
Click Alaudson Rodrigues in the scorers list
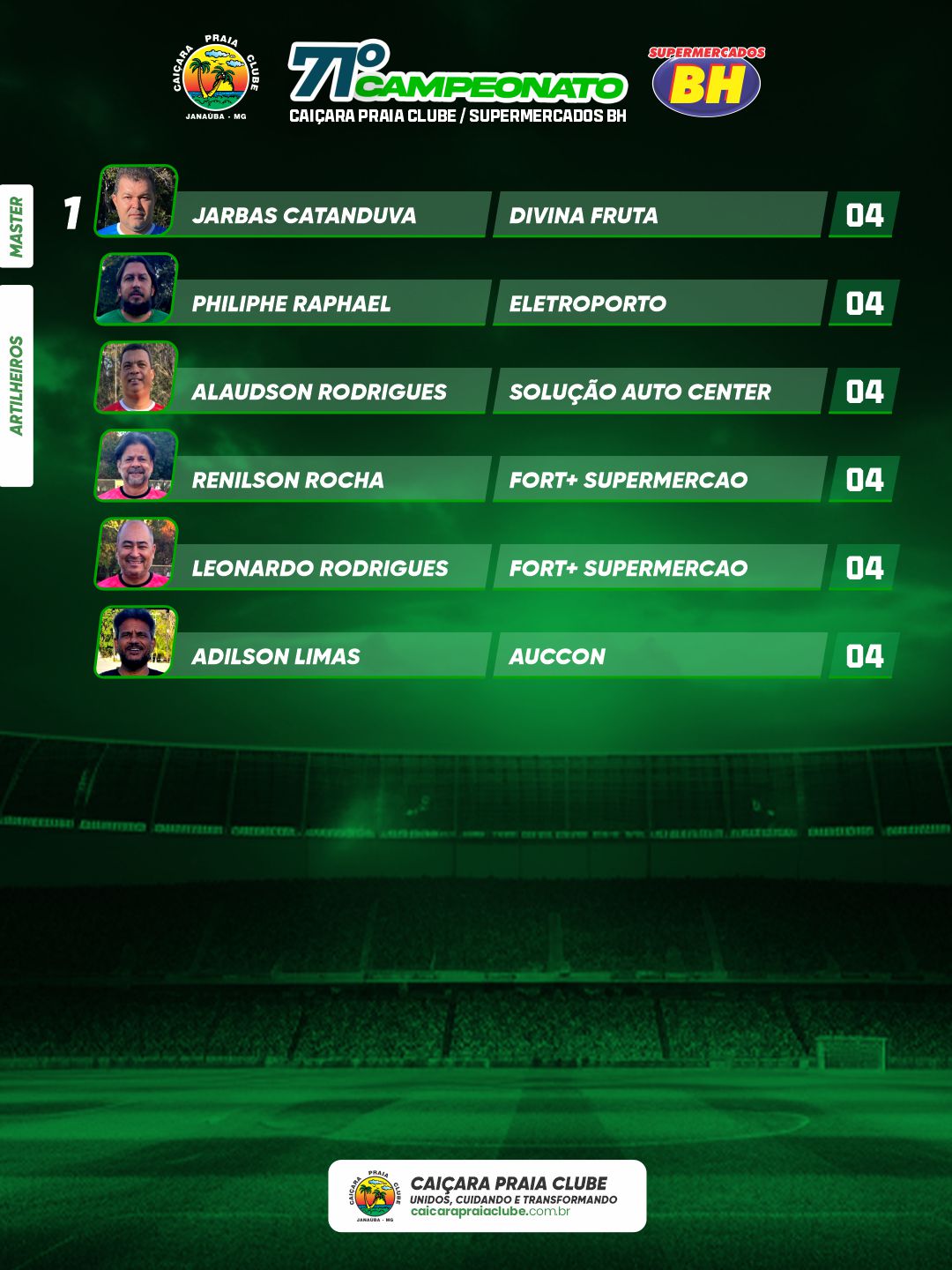coord(319,392)
